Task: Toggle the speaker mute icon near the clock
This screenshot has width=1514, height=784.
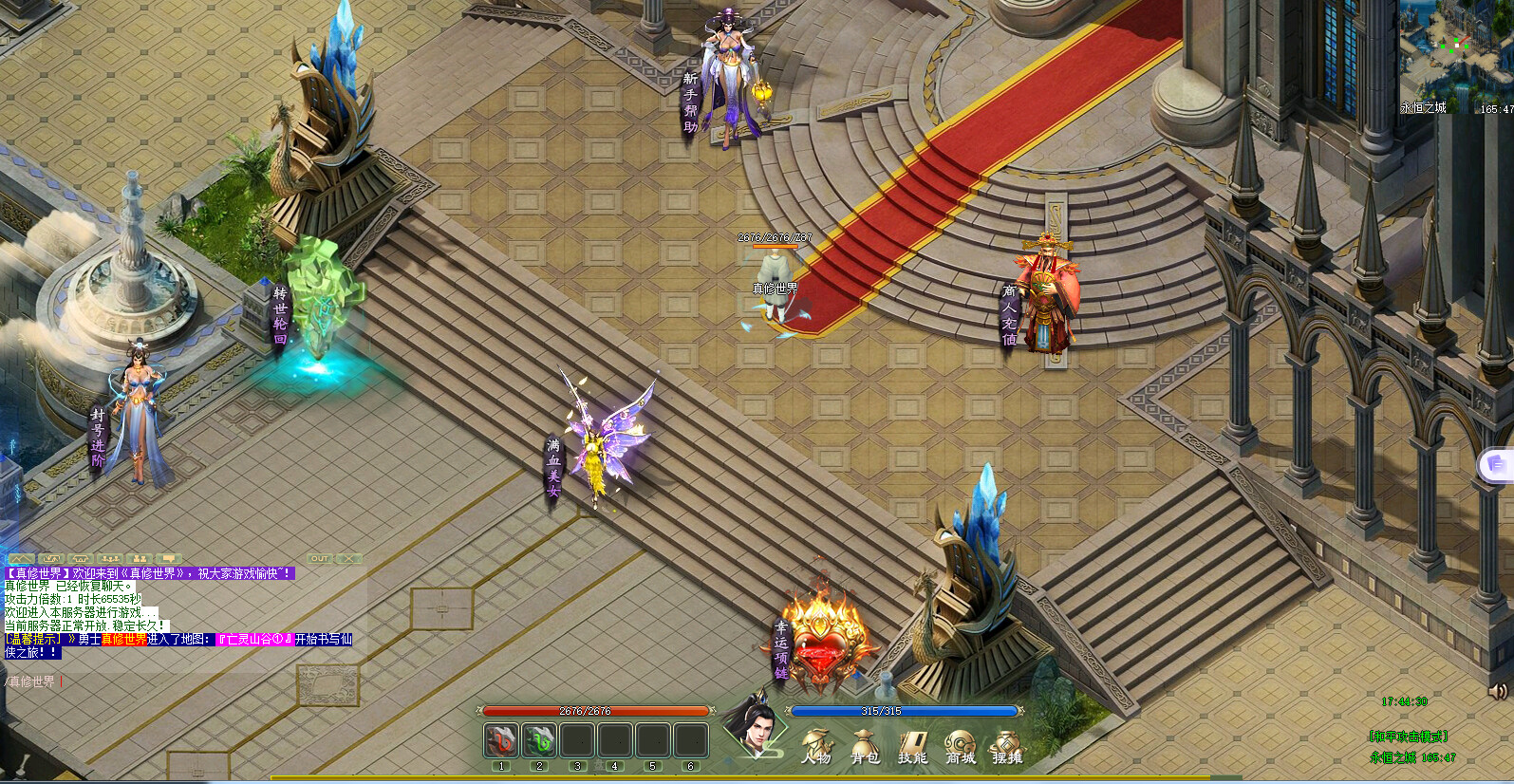Action: coord(1500,693)
